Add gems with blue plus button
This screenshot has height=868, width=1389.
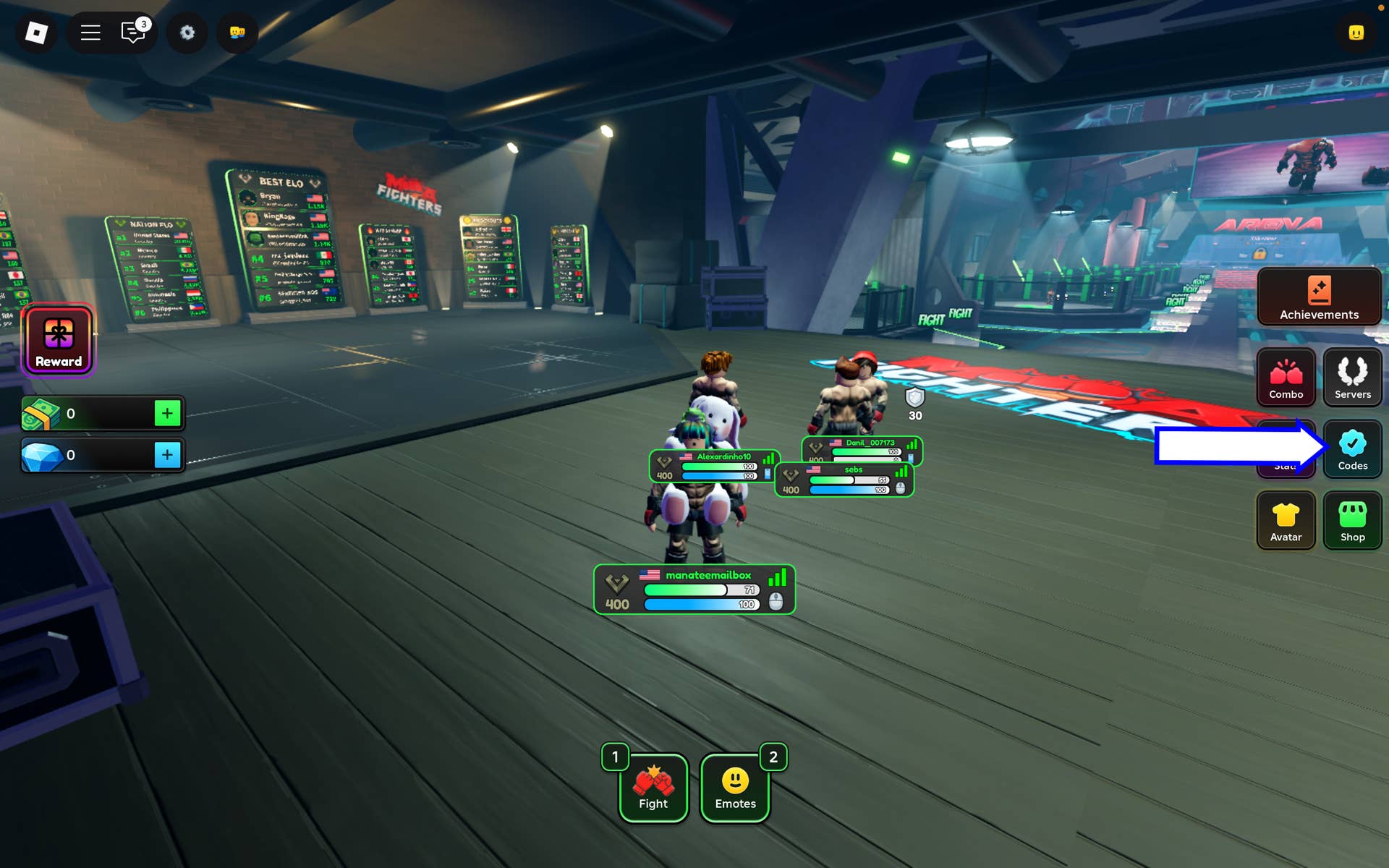point(167,455)
